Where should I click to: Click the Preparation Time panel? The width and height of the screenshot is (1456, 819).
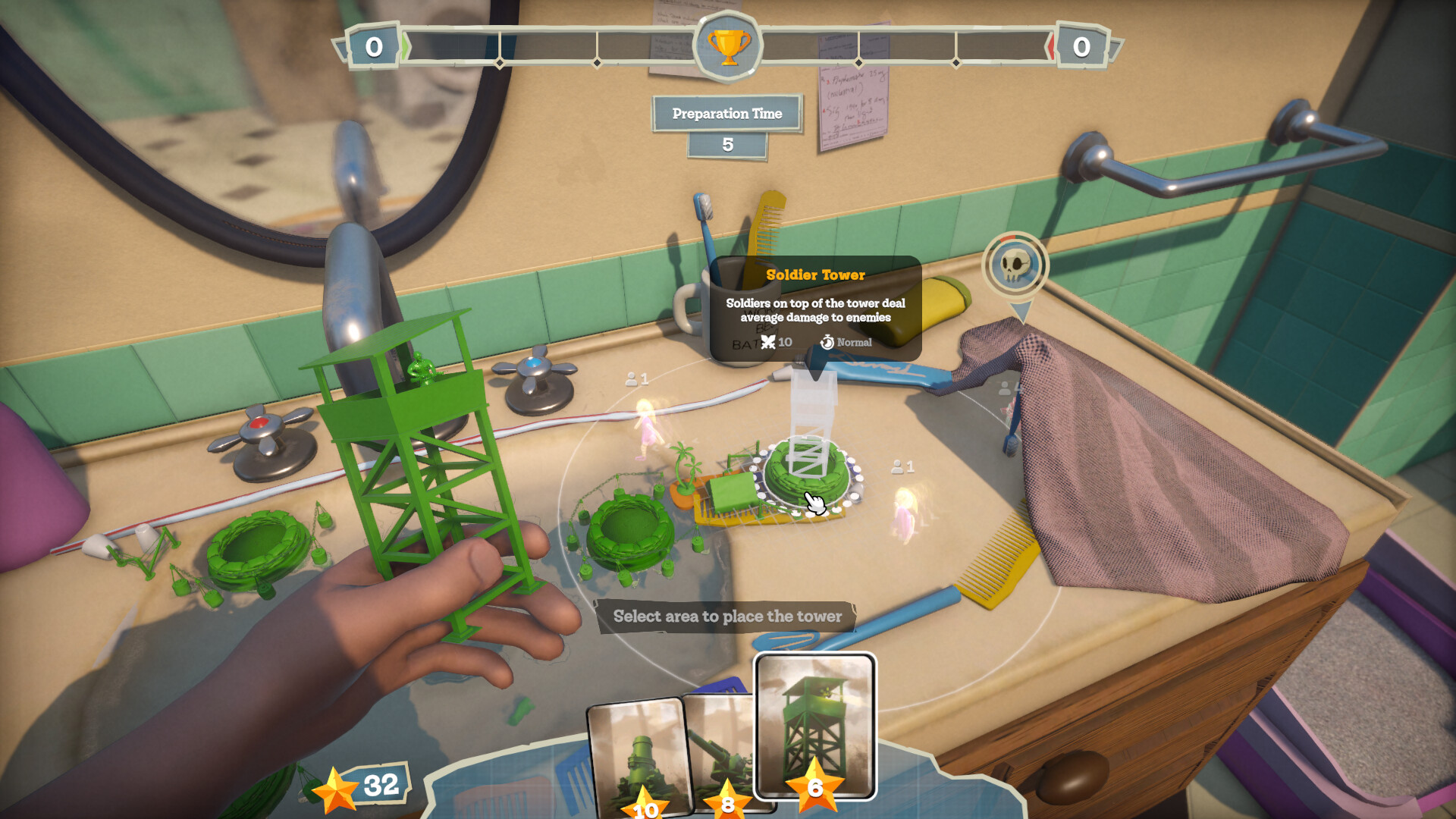click(x=726, y=113)
